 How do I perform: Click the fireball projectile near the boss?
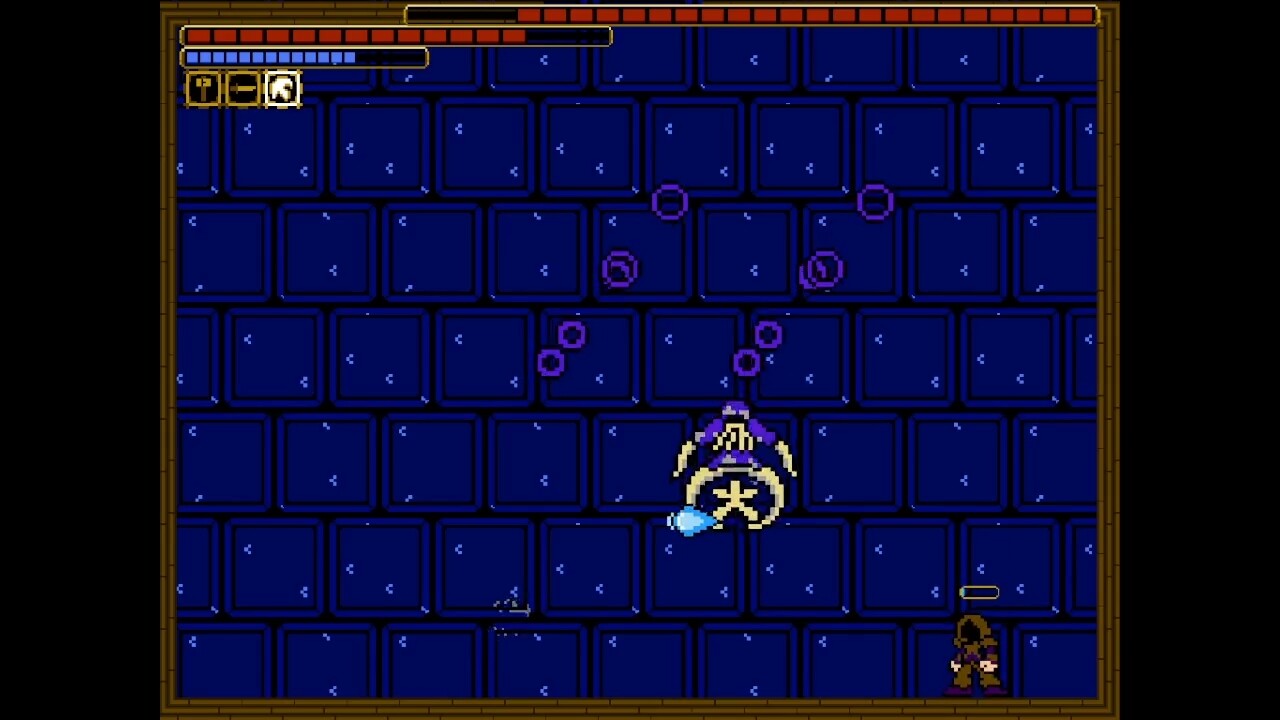(x=690, y=522)
